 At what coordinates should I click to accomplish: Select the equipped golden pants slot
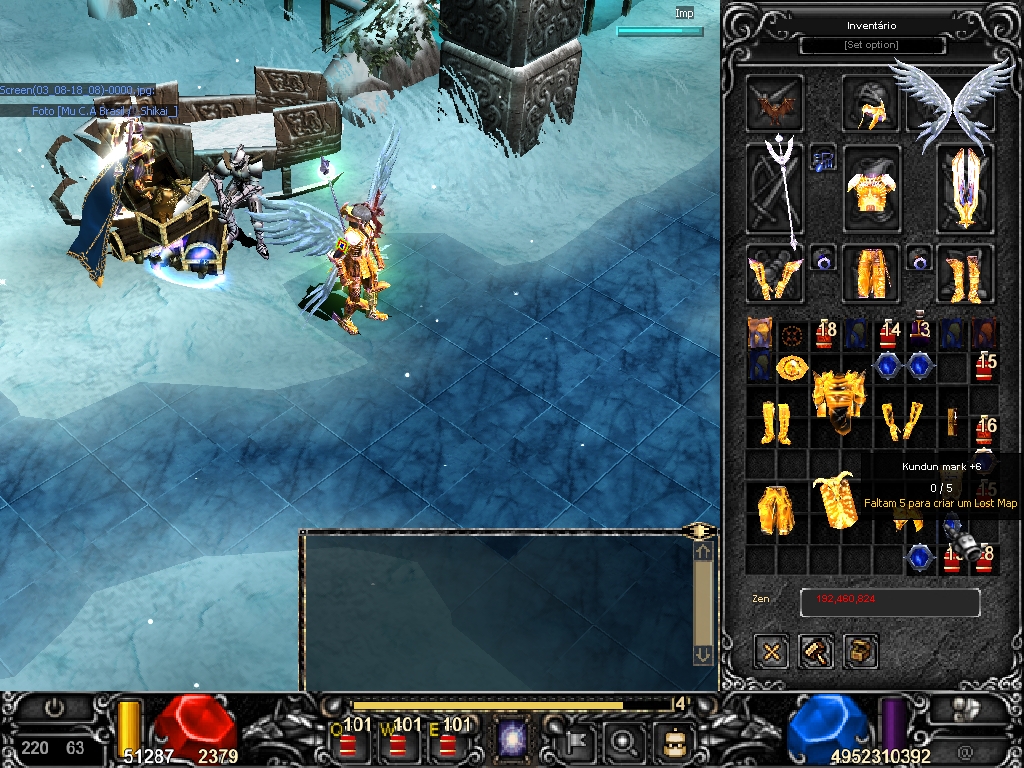tap(871, 272)
